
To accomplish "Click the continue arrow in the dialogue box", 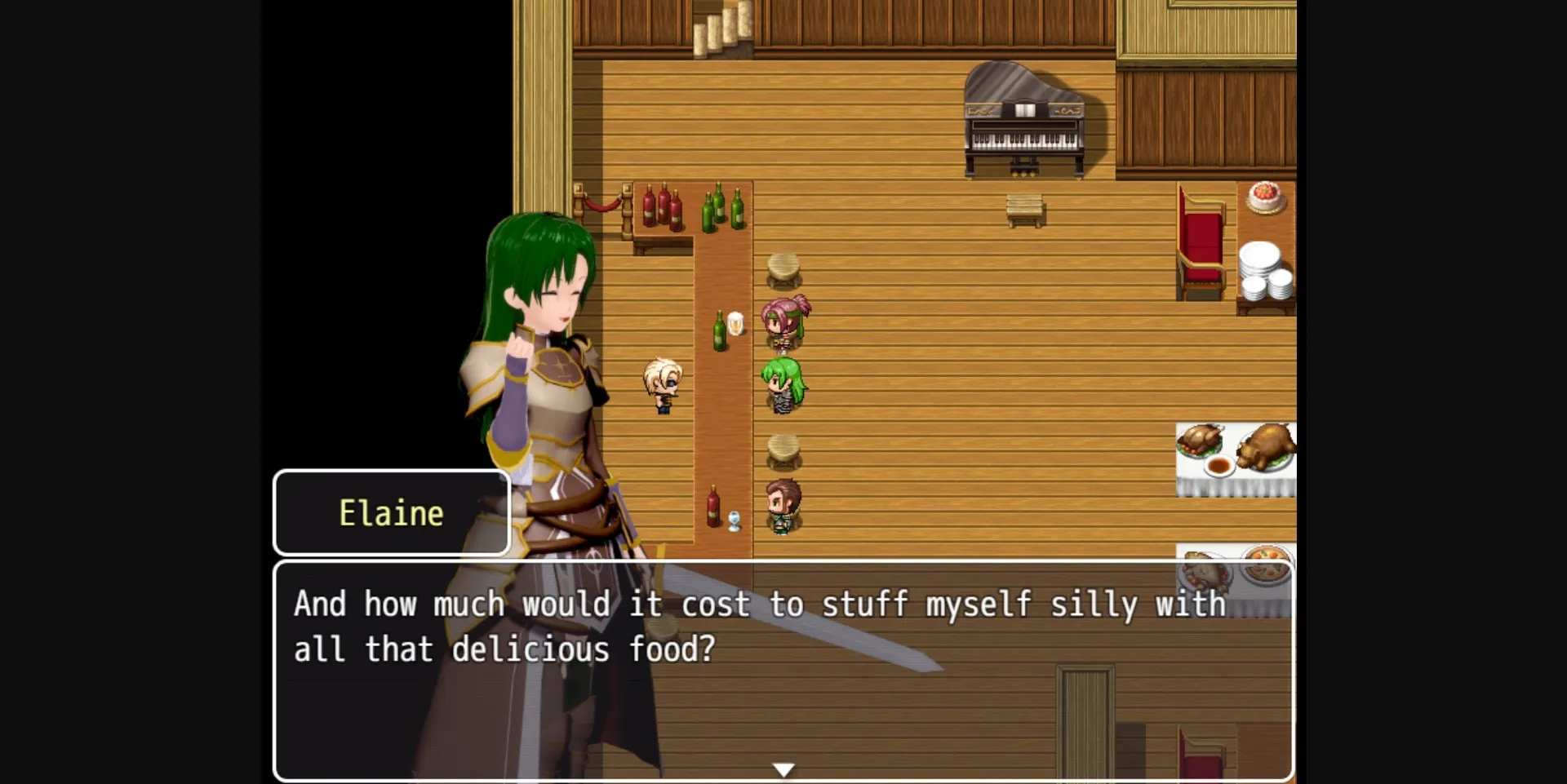I will tap(783, 768).
